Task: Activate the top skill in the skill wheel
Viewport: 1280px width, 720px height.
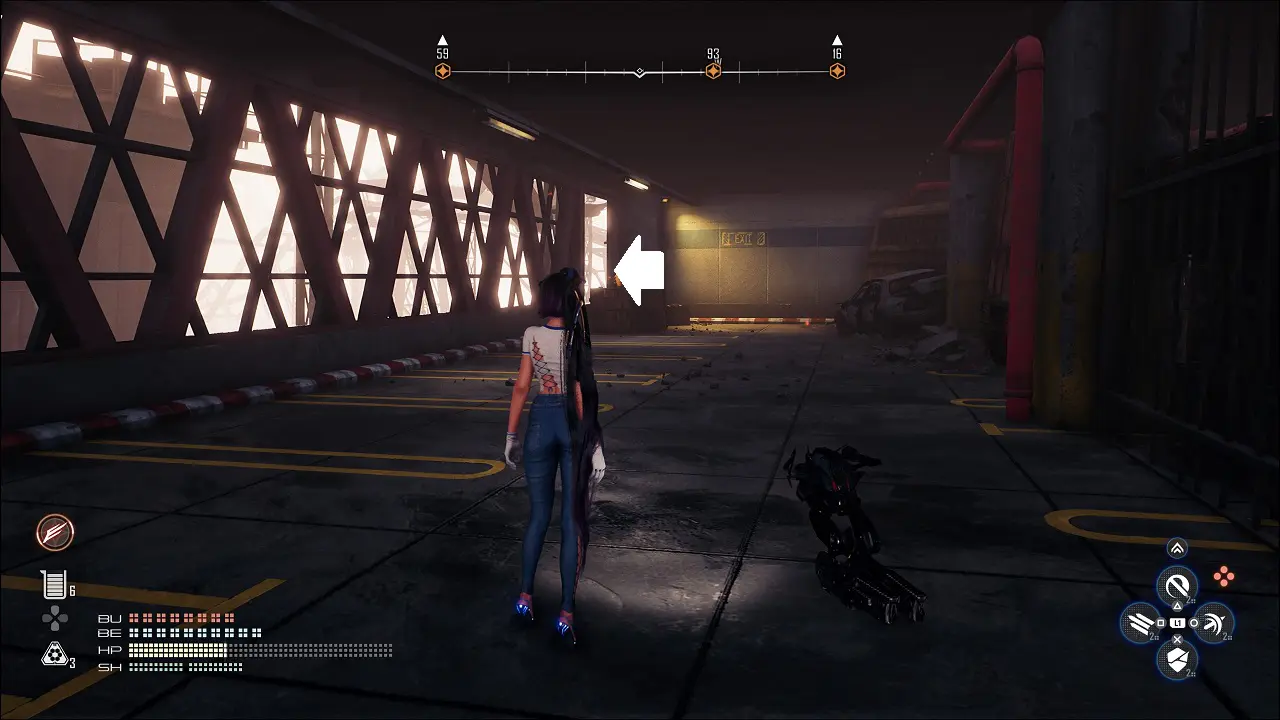Action: tap(1177, 584)
